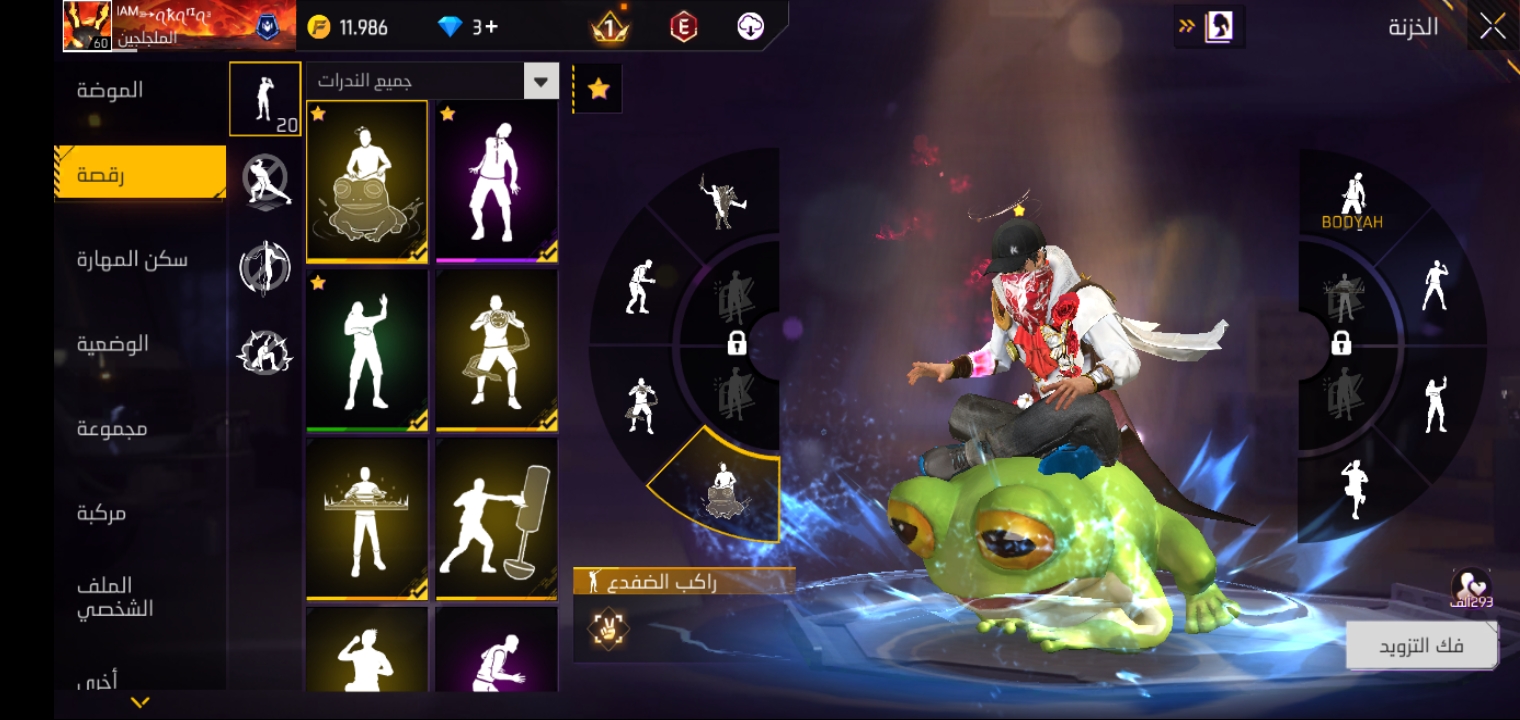Open the الموضة (Fashion) category
Viewport: 1520px width, 720px height.
(x=111, y=90)
